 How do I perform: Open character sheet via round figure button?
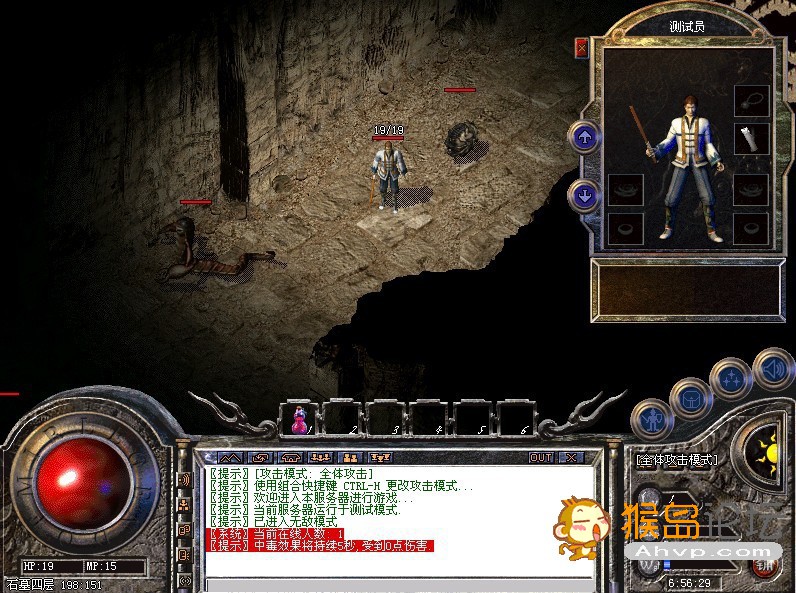point(651,418)
